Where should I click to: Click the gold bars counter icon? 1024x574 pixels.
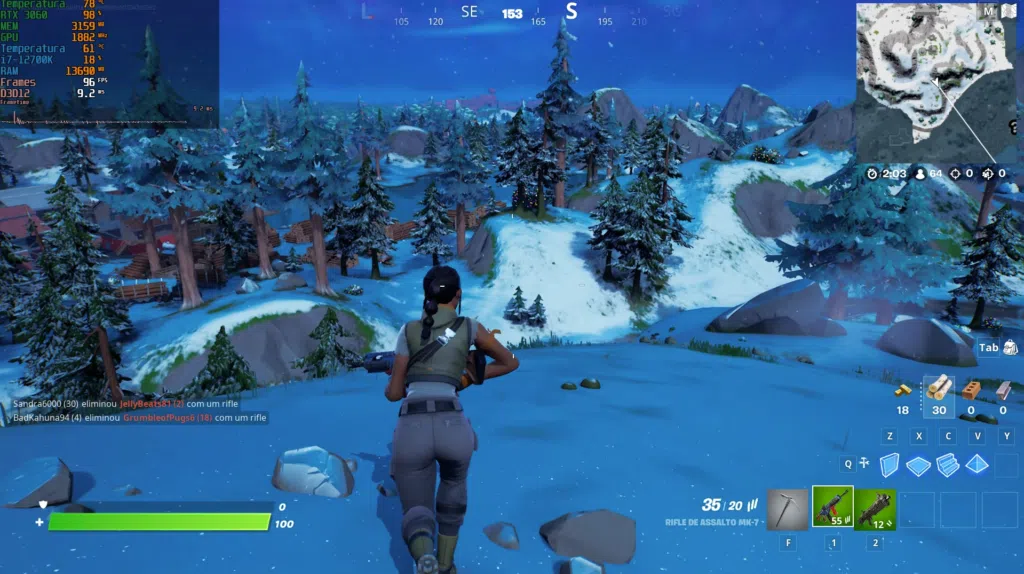click(903, 390)
